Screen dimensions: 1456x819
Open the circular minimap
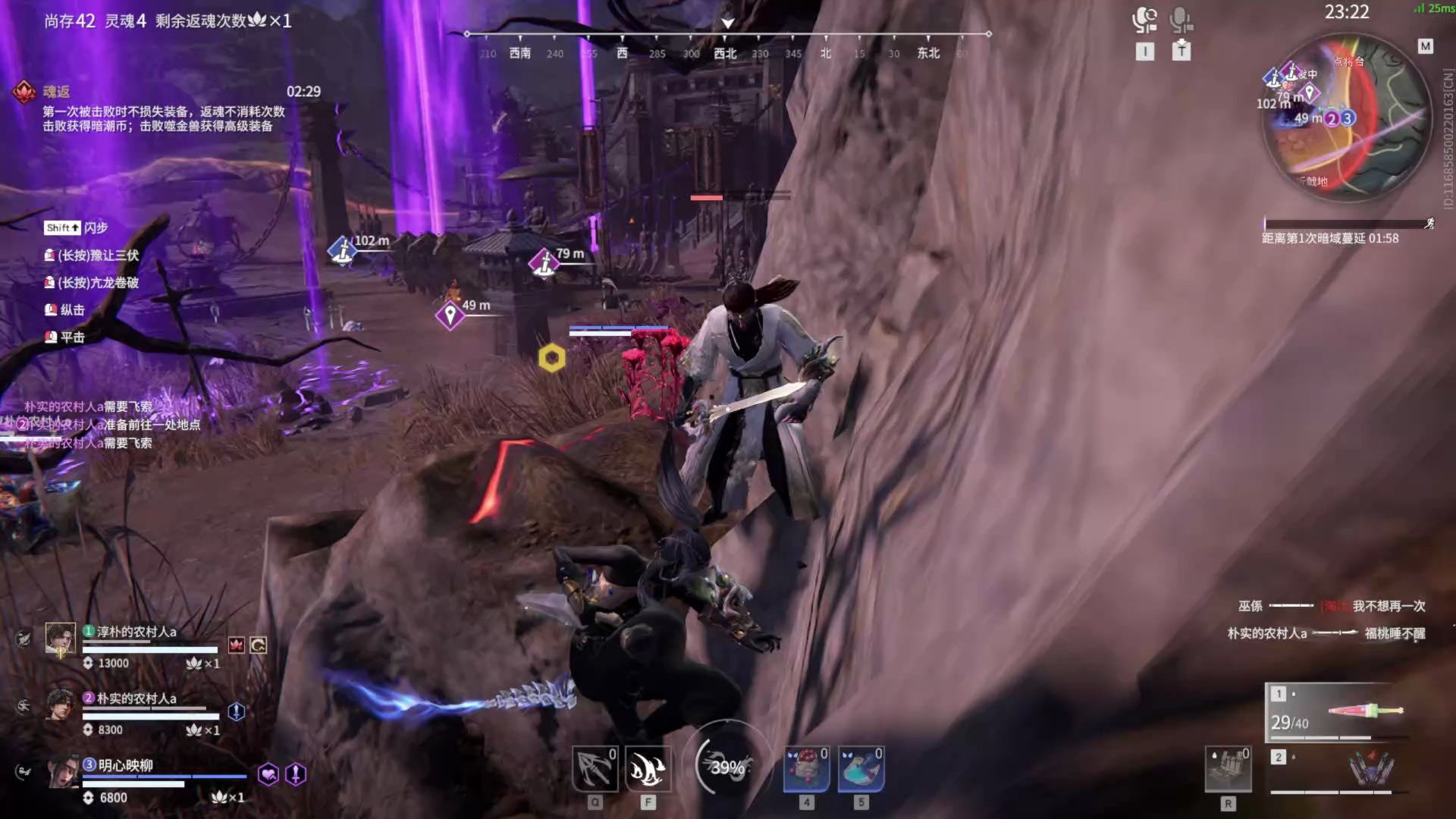[x=1346, y=118]
